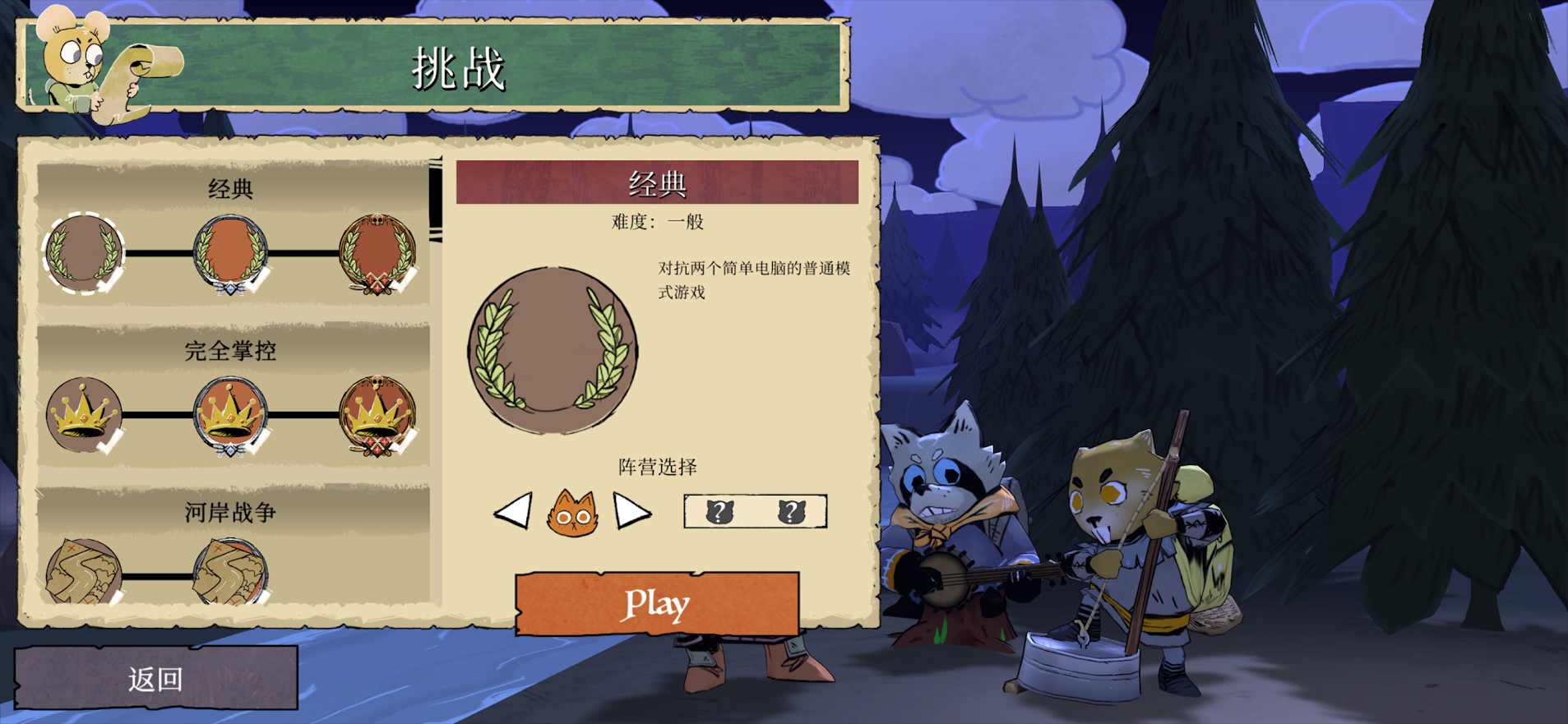The image size is (1568, 724).
Task: Select the easy crown challenge under 完全掌控
Action: point(82,415)
